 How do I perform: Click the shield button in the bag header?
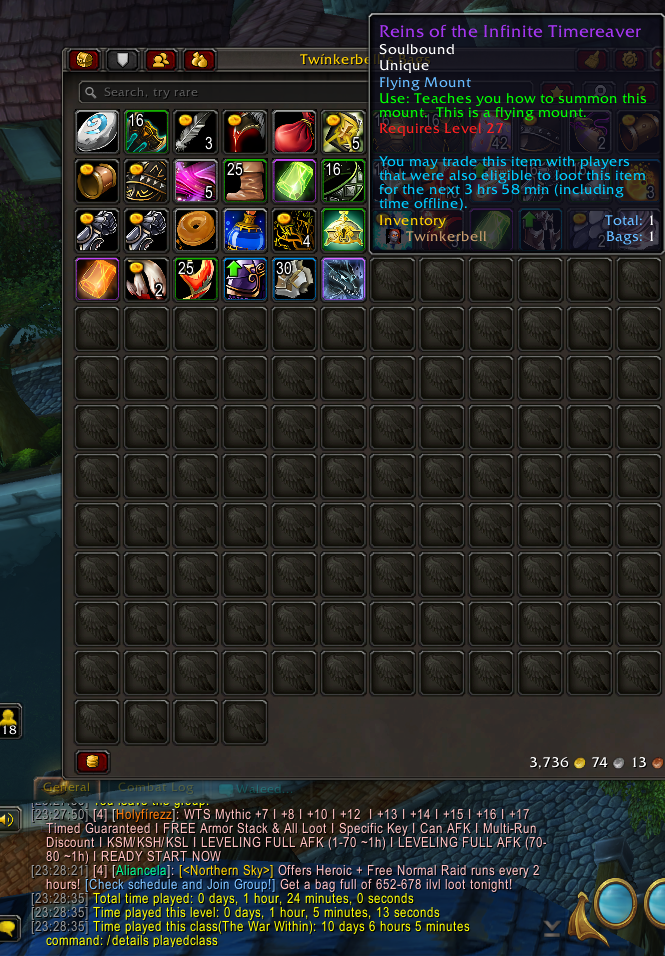click(x=122, y=60)
